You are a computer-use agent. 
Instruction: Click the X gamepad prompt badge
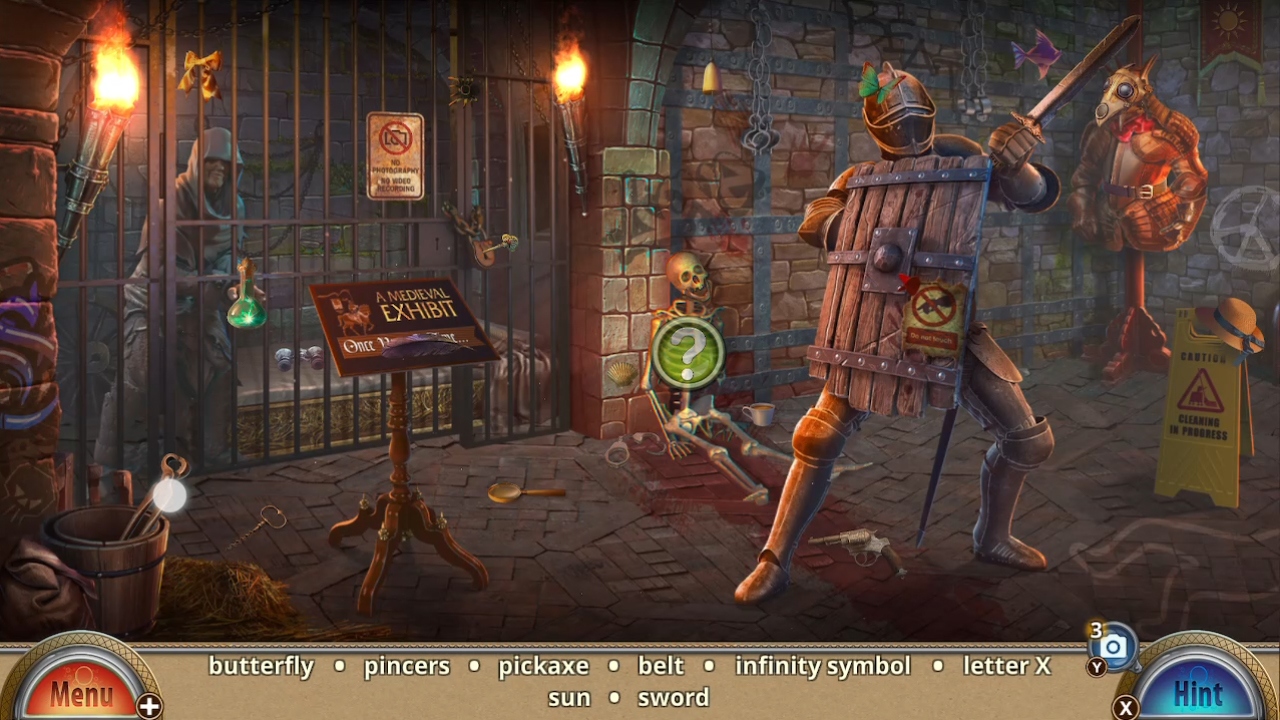[1124, 705]
